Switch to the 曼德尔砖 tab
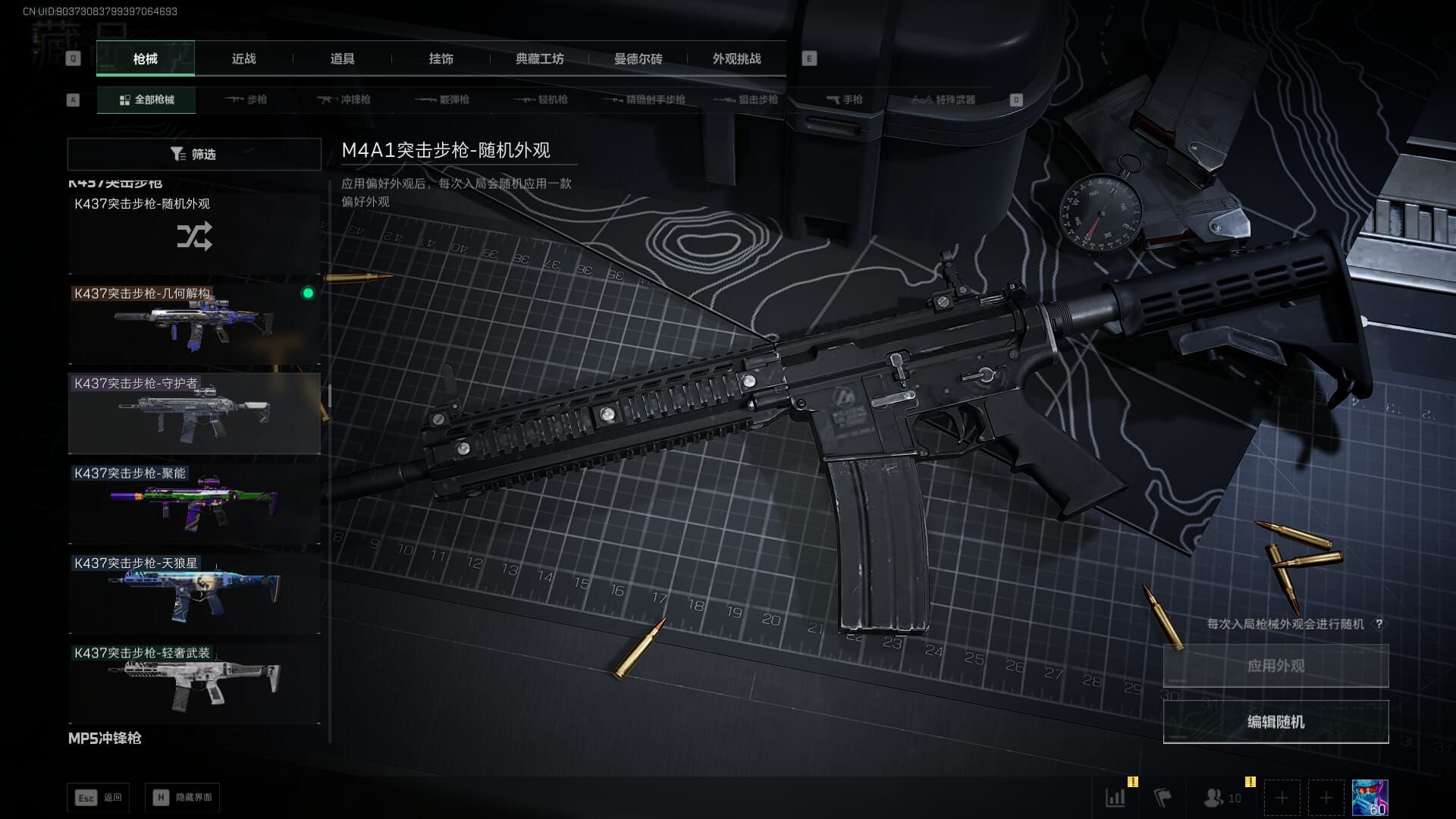The height and width of the screenshot is (819, 1456). tap(638, 59)
